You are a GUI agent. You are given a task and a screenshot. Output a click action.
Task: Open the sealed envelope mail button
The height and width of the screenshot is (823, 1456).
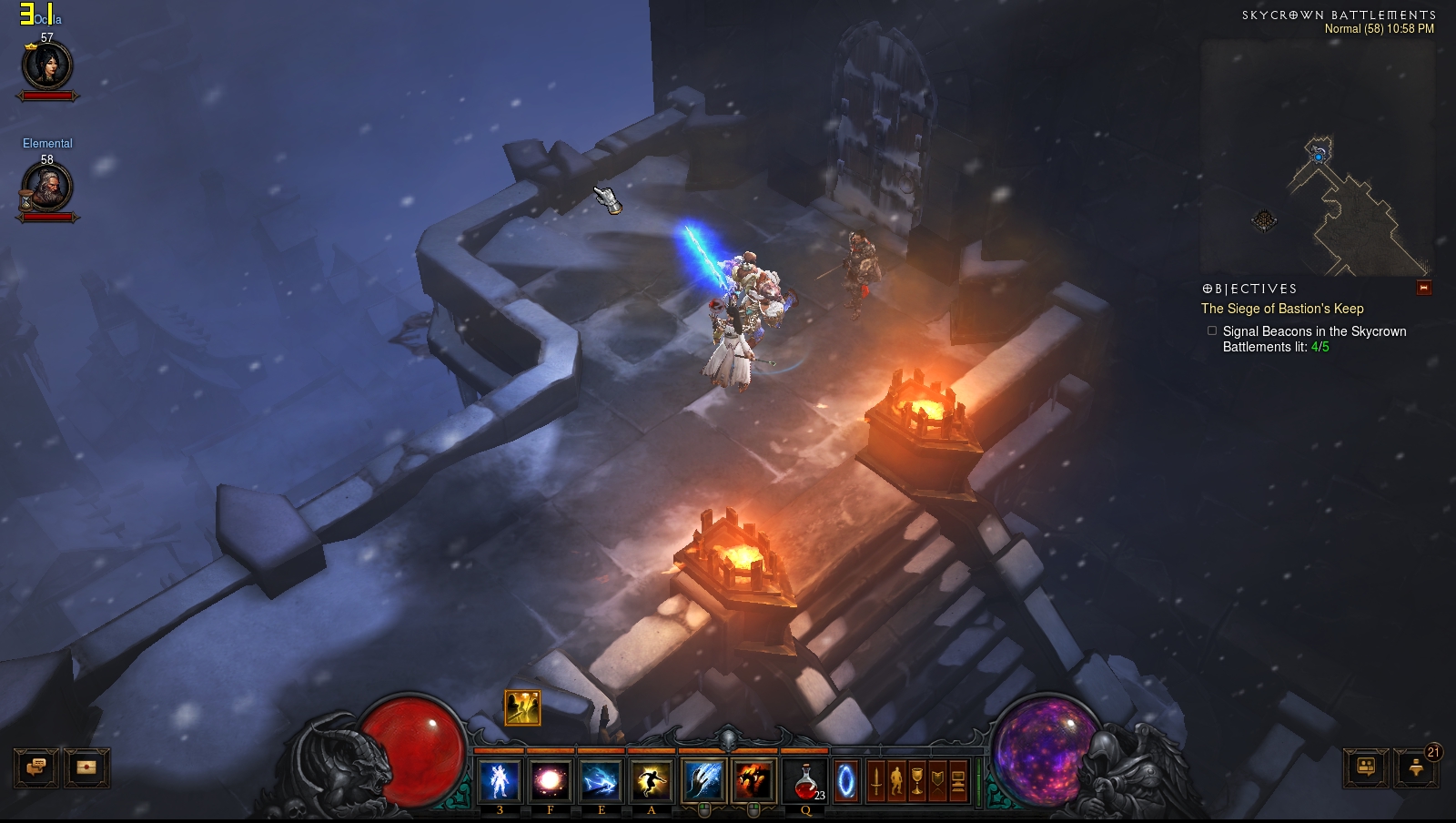pyautogui.click(x=86, y=767)
